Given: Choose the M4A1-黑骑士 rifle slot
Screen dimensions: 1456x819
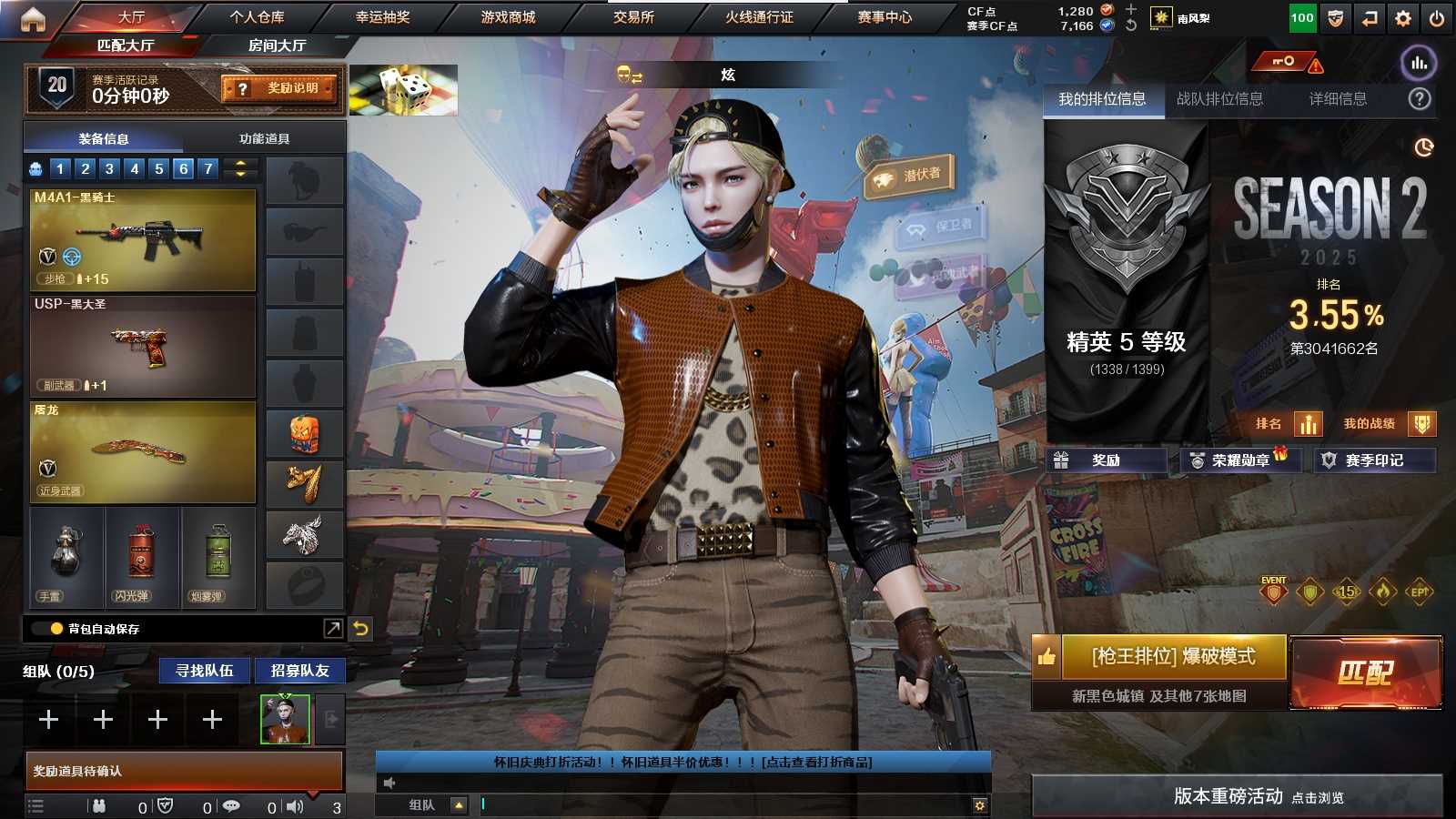Looking at the screenshot, I should (143, 239).
